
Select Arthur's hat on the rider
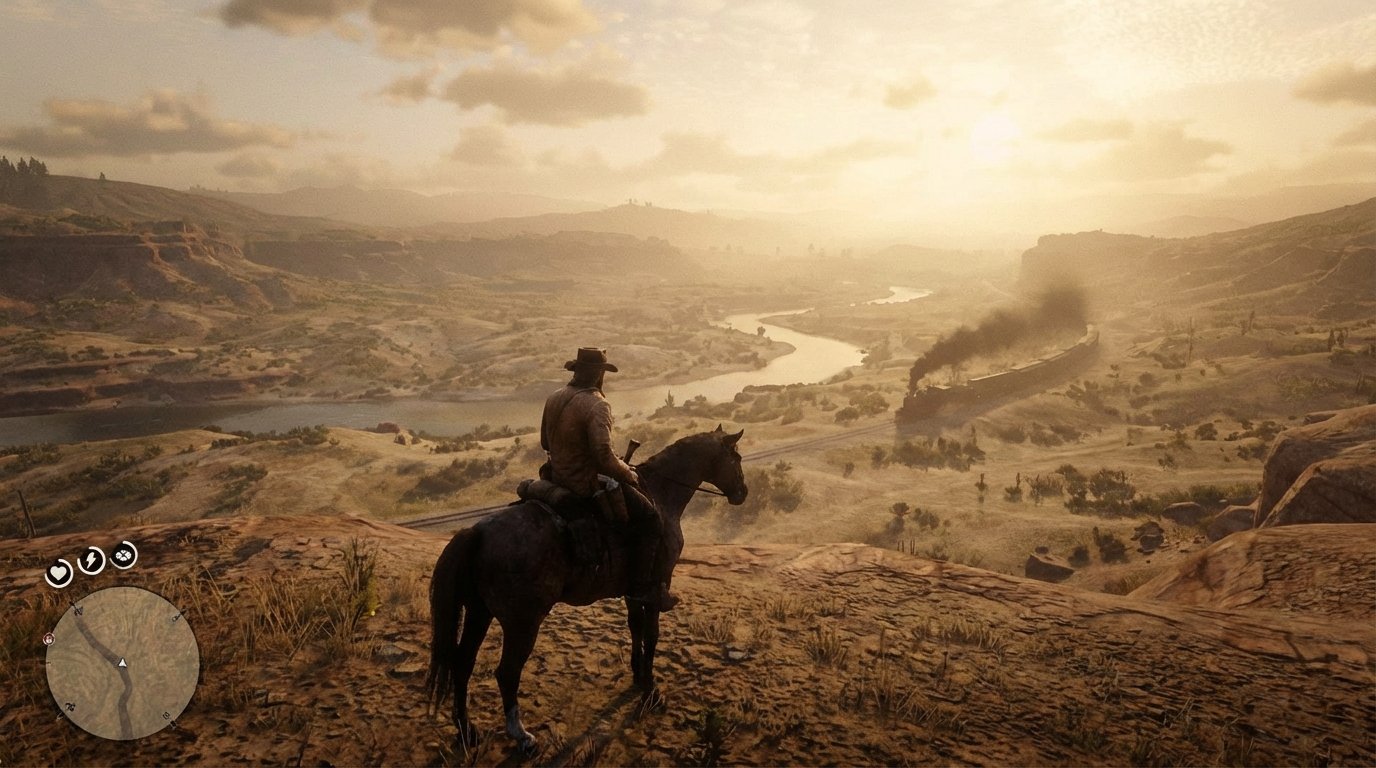tap(592, 360)
